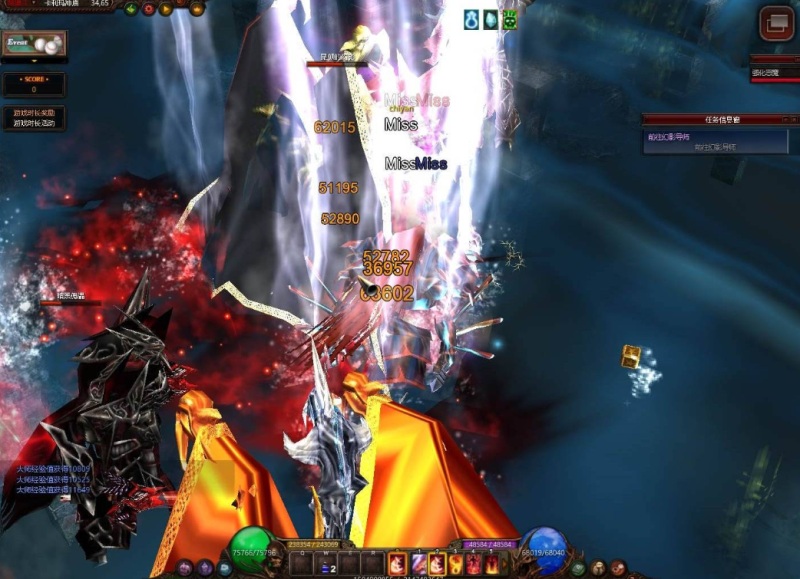
Task: Click the cyan crystal buff icon
Action: click(490, 20)
